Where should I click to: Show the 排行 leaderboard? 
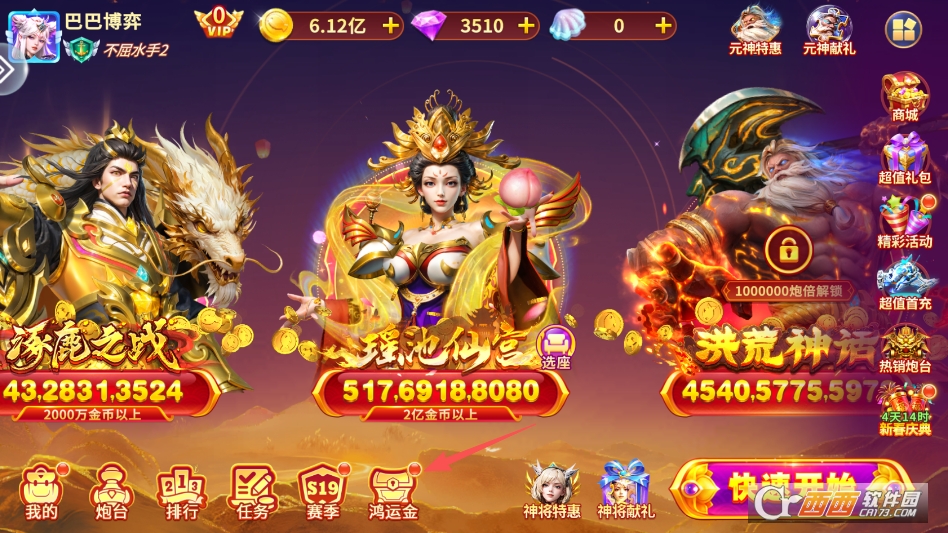click(x=181, y=490)
